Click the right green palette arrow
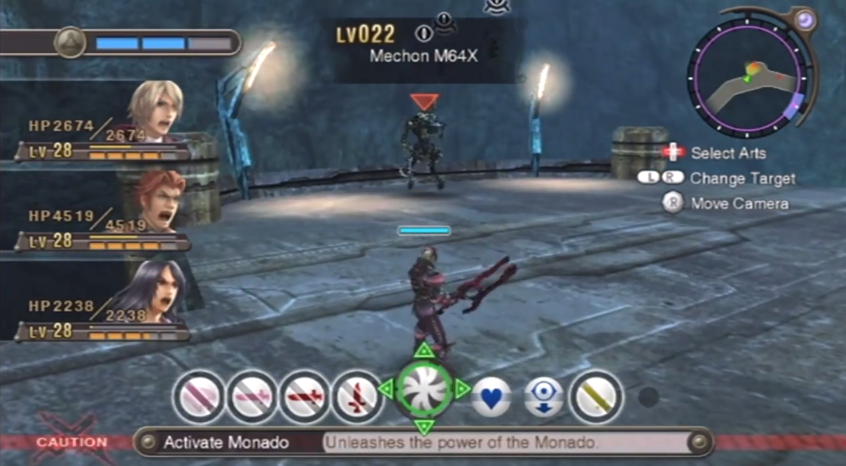The height and width of the screenshot is (466, 846). click(462, 389)
